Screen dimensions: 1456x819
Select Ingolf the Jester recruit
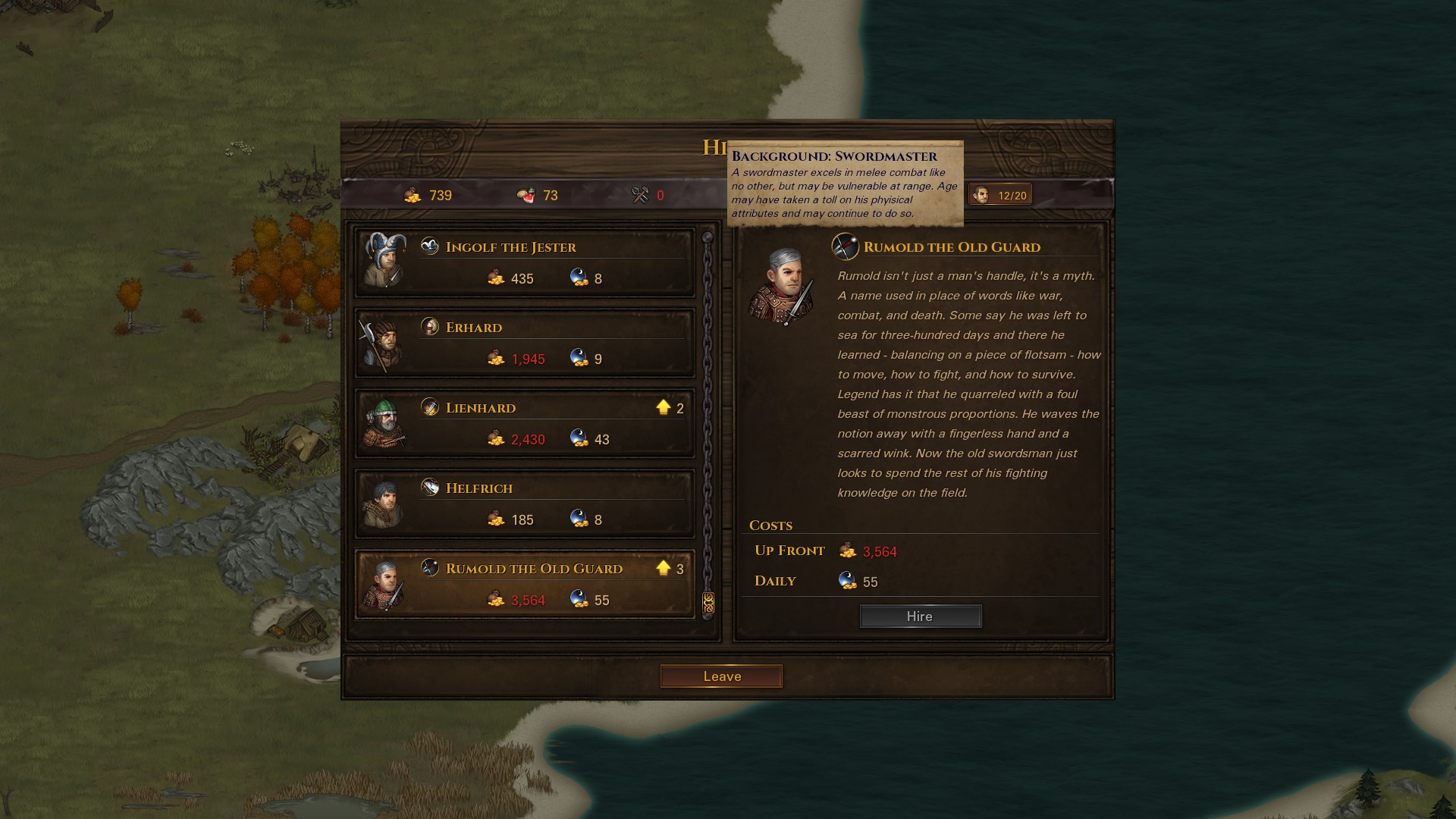coord(525,262)
